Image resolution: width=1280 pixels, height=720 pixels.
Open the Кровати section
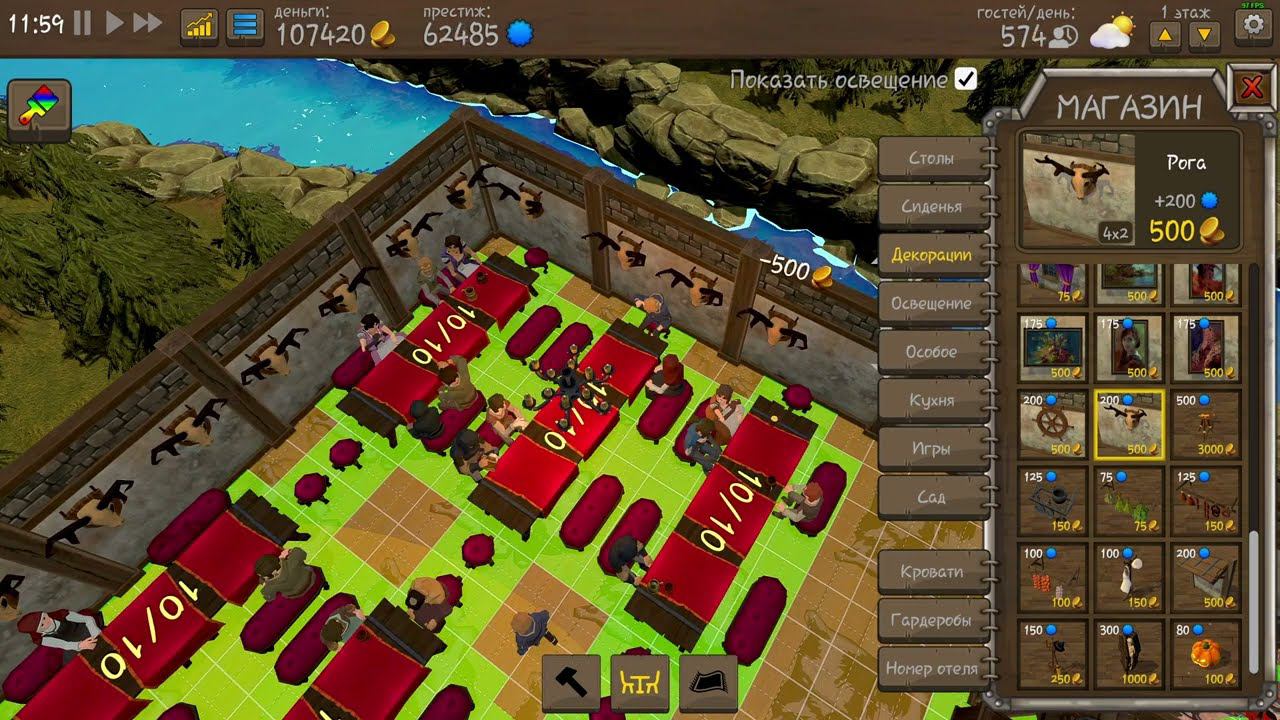click(x=932, y=571)
